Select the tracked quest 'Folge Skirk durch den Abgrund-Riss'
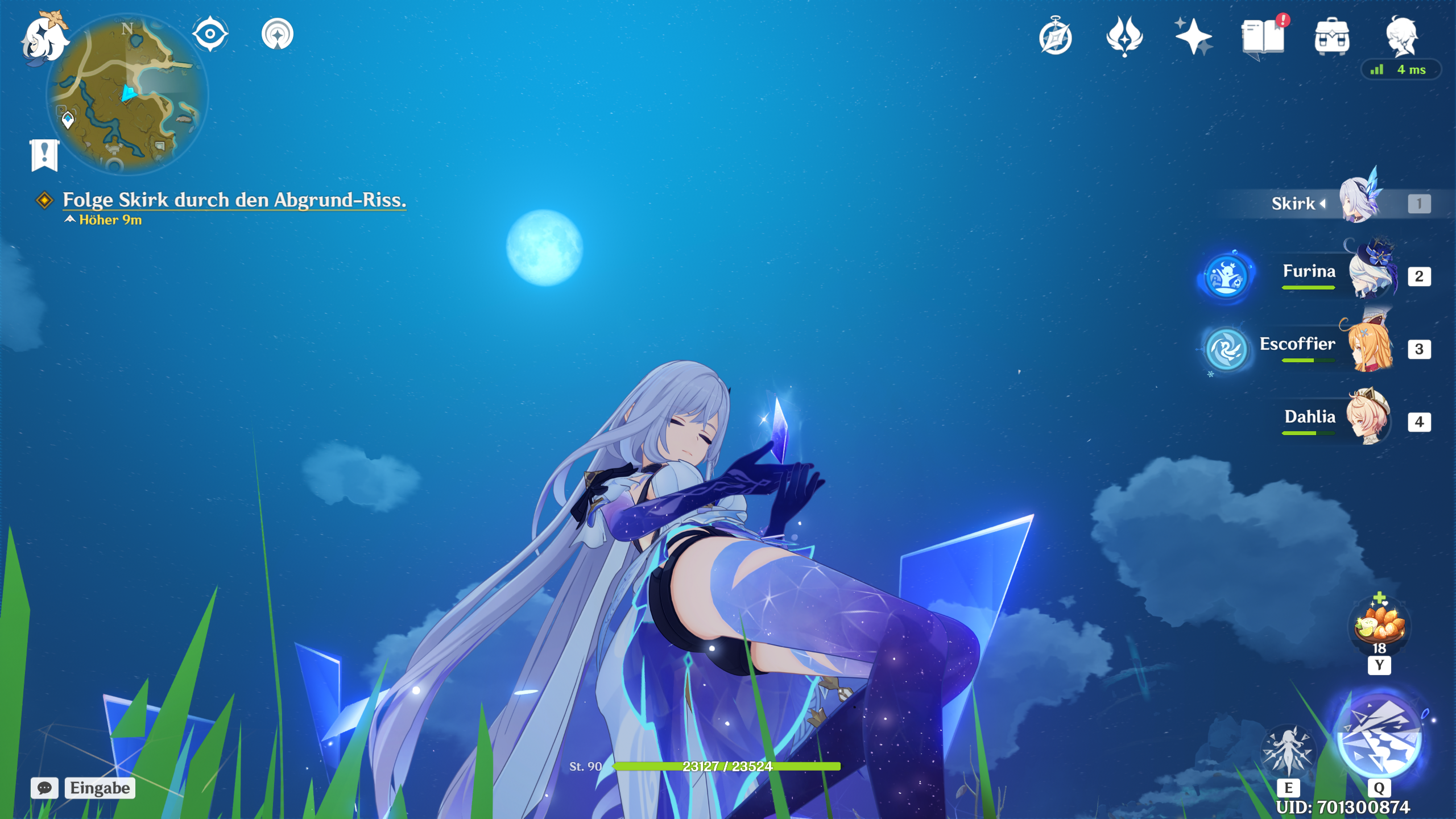 (x=234, y=200)
